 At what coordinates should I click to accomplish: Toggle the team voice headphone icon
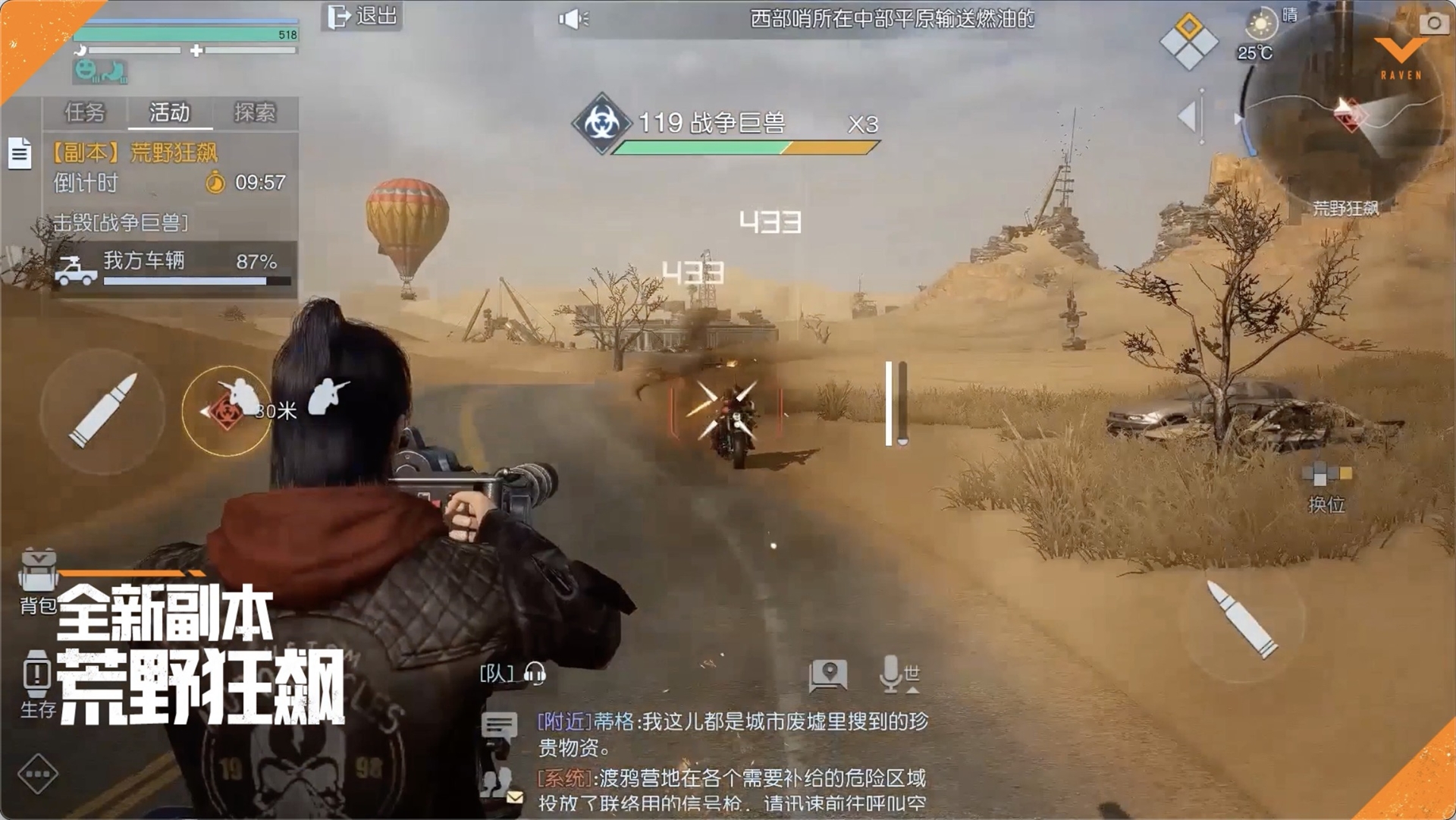click(x=535, y=674)
